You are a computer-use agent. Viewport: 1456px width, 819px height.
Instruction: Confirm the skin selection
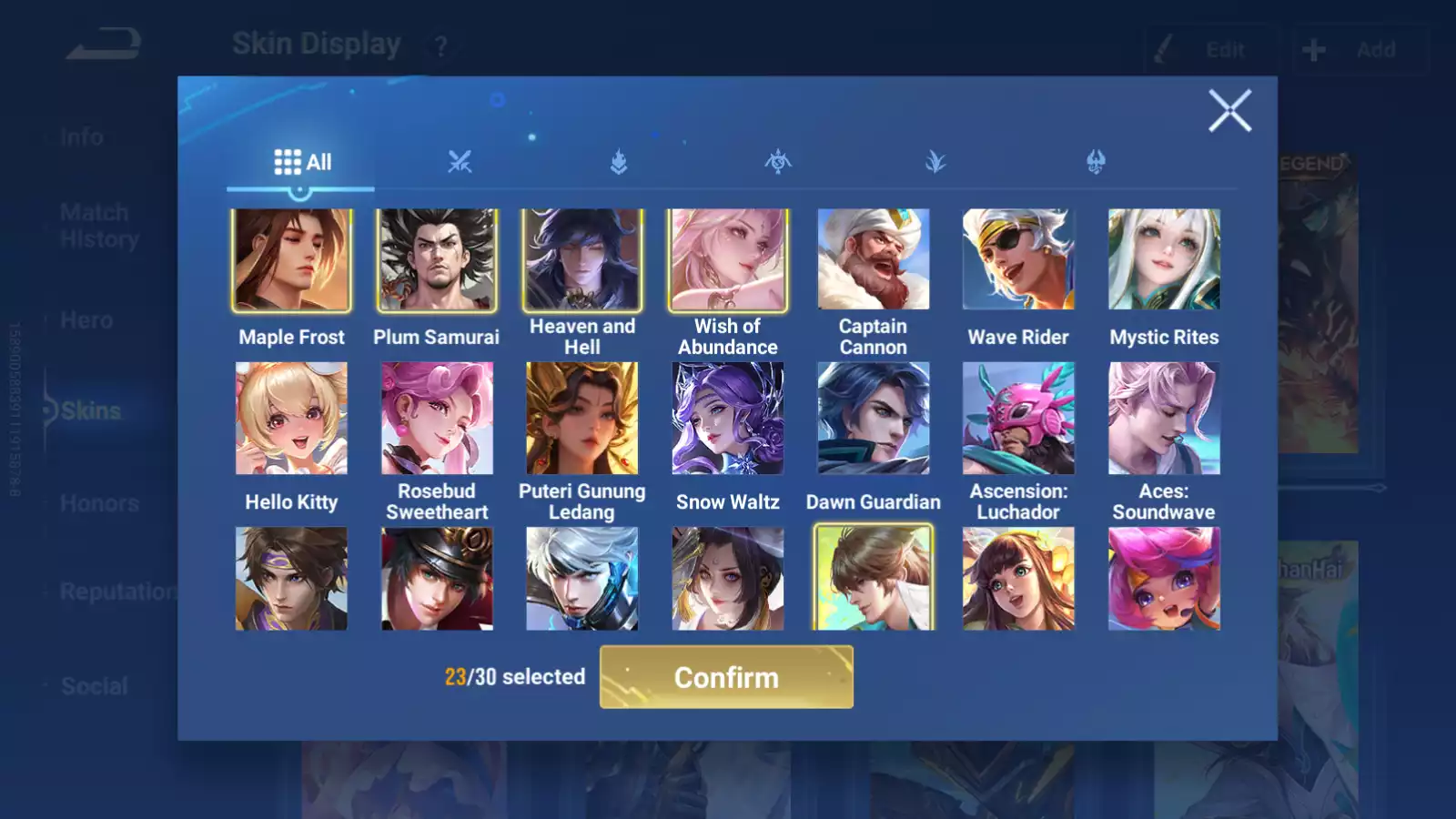point(726,677)
